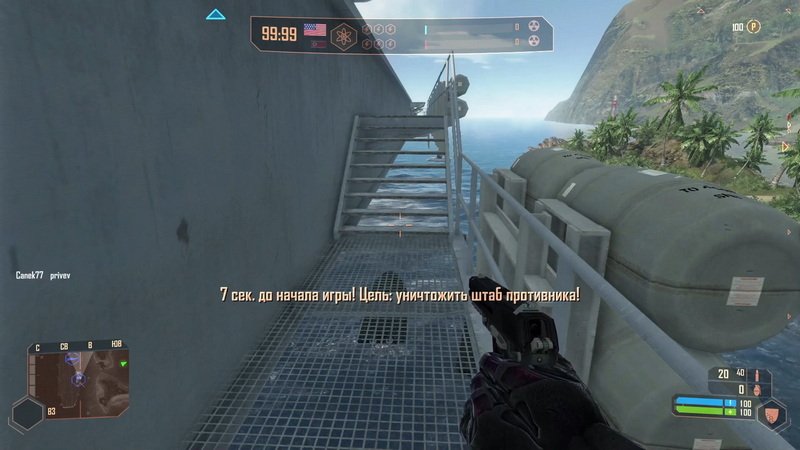Viewport: 800px width, 450px height.
Task: Select the North Korean flag team icon
Action: [x=317, y=43]
